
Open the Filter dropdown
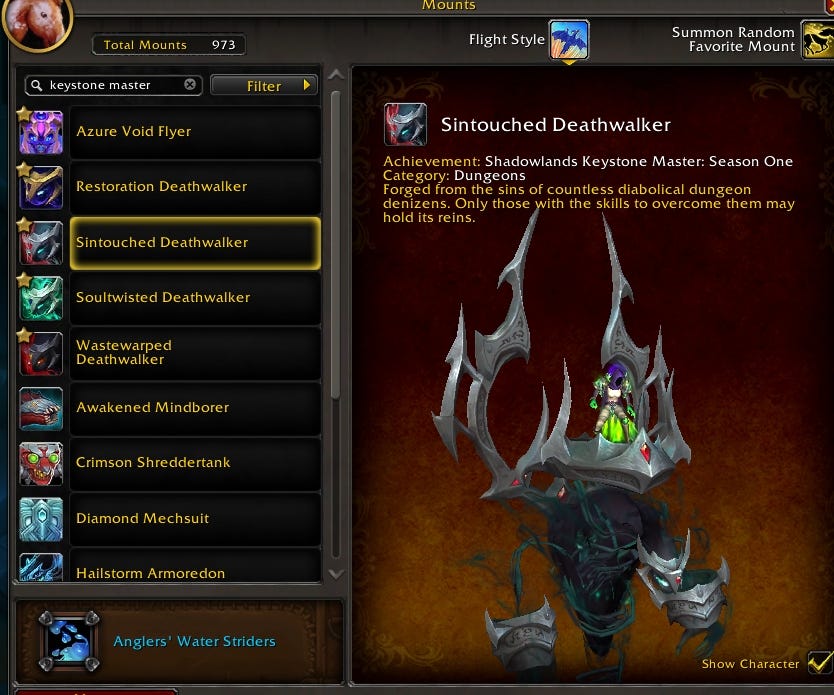[264, 86]
